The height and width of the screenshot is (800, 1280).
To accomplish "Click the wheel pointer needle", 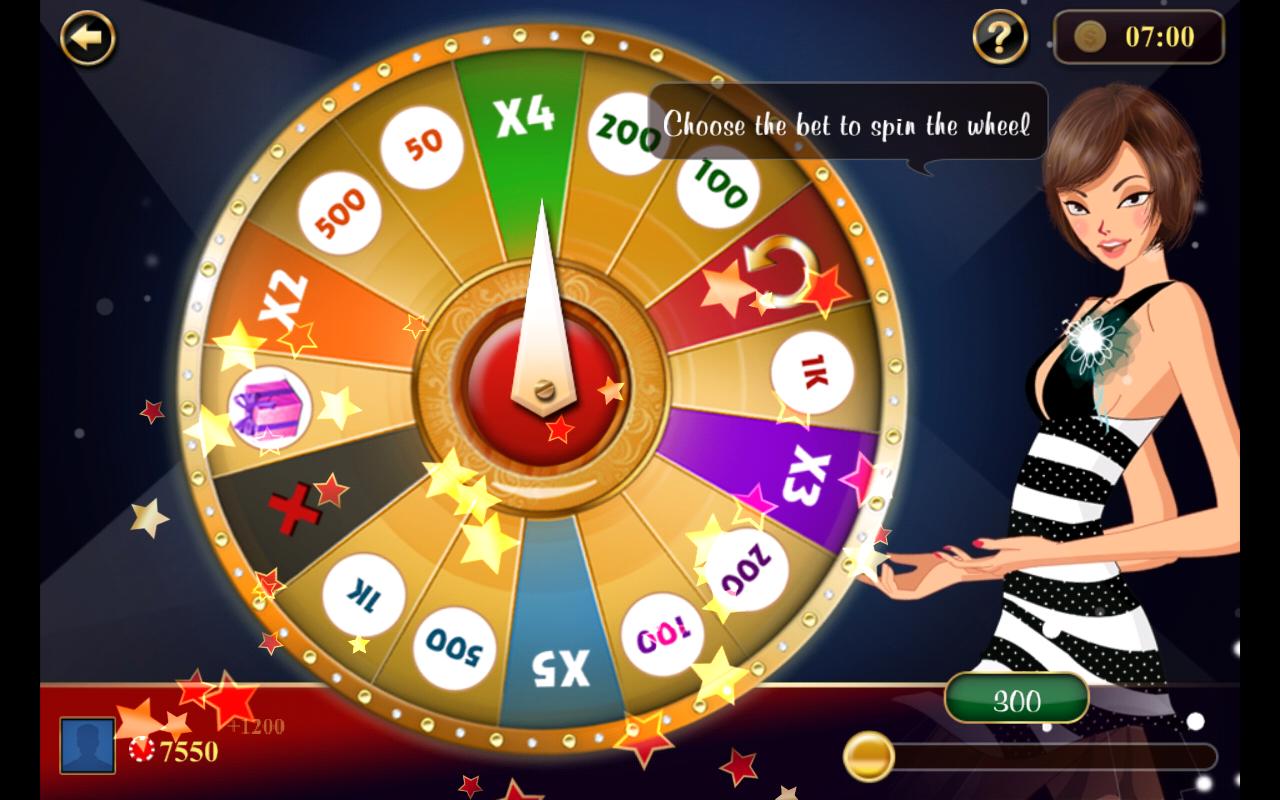I will (543, 300).
